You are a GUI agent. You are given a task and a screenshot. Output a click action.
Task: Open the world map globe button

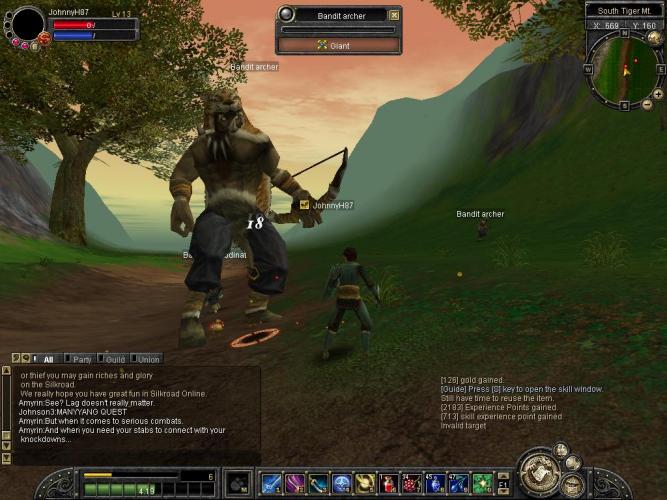coord(654,38)
